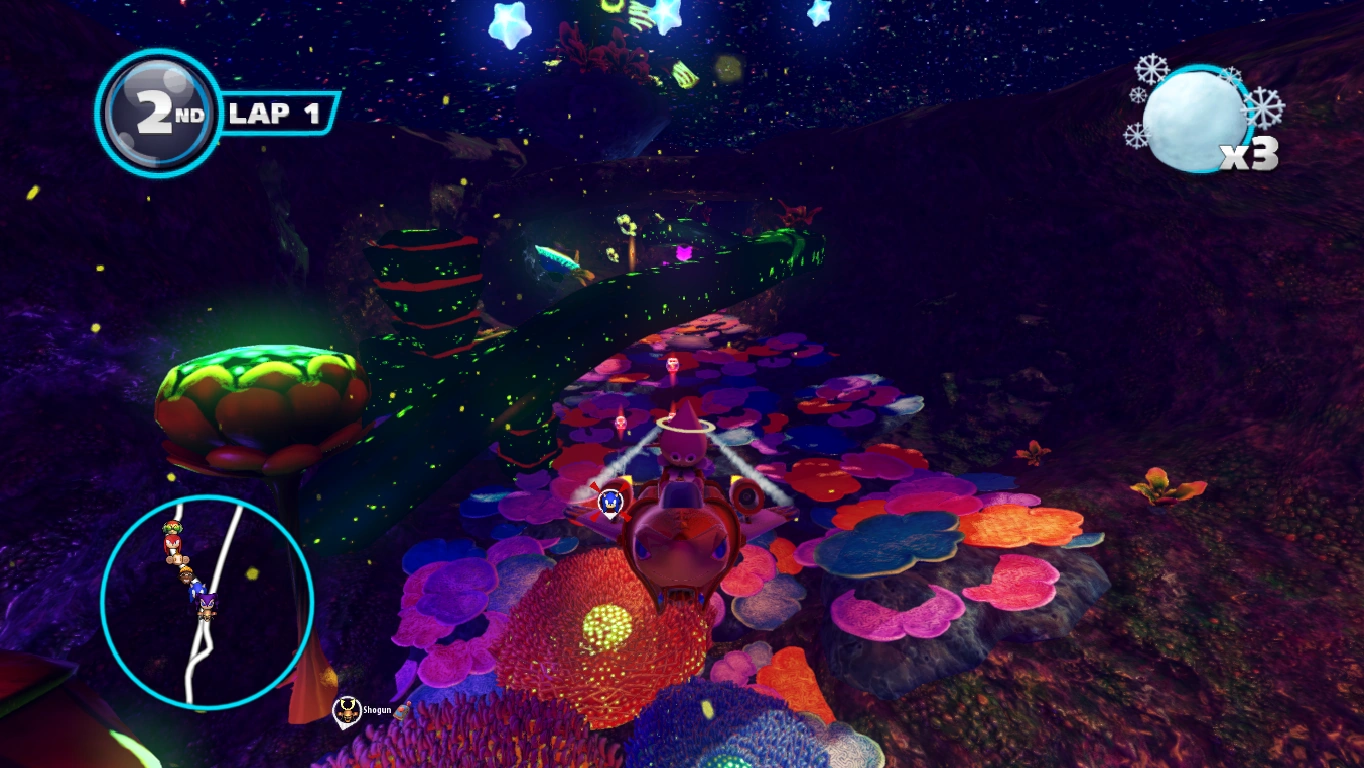Select the Shogun player name tag

[x=361, y=711]
